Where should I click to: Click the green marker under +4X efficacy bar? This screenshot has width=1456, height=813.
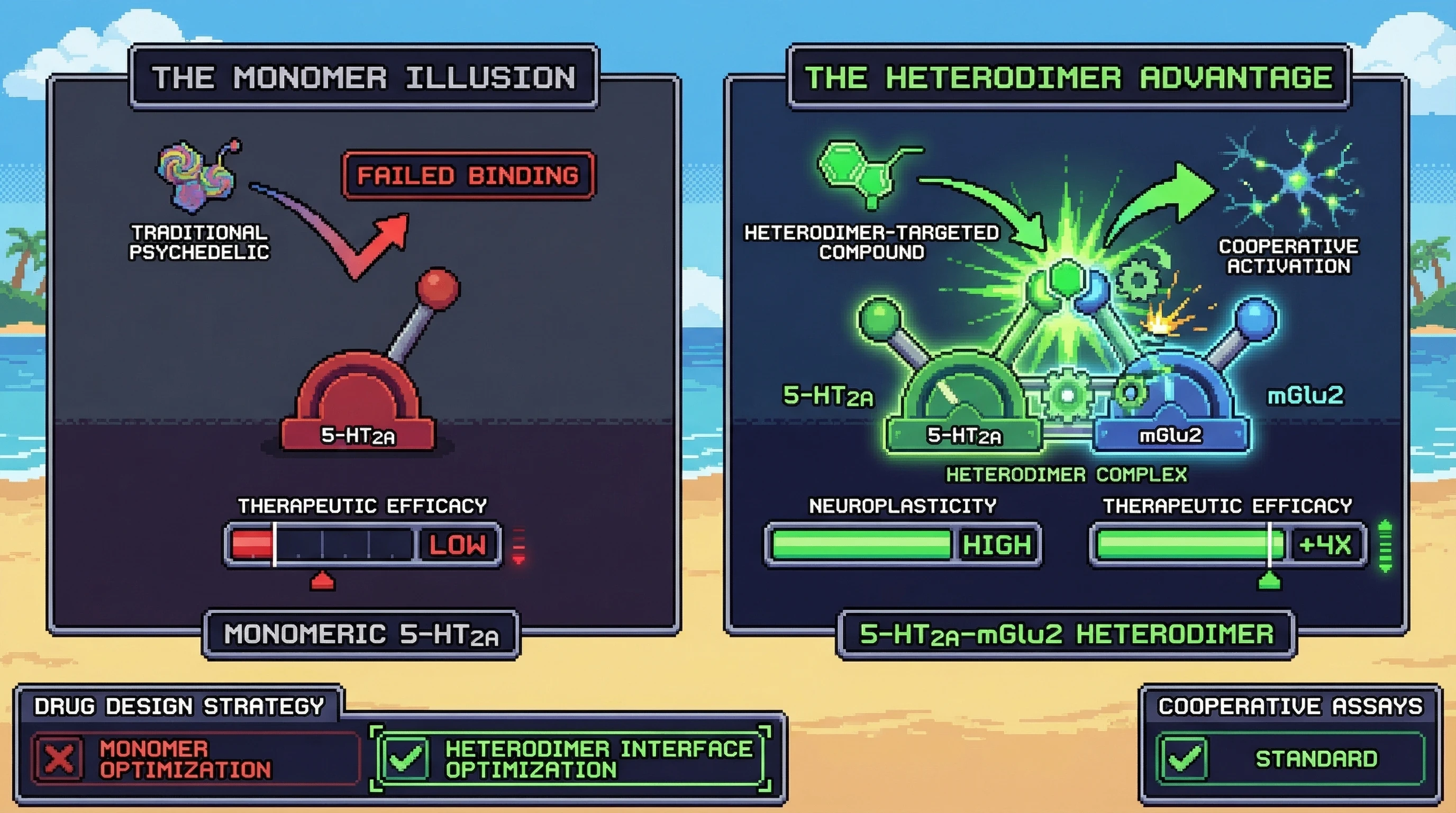[1269, 581]
